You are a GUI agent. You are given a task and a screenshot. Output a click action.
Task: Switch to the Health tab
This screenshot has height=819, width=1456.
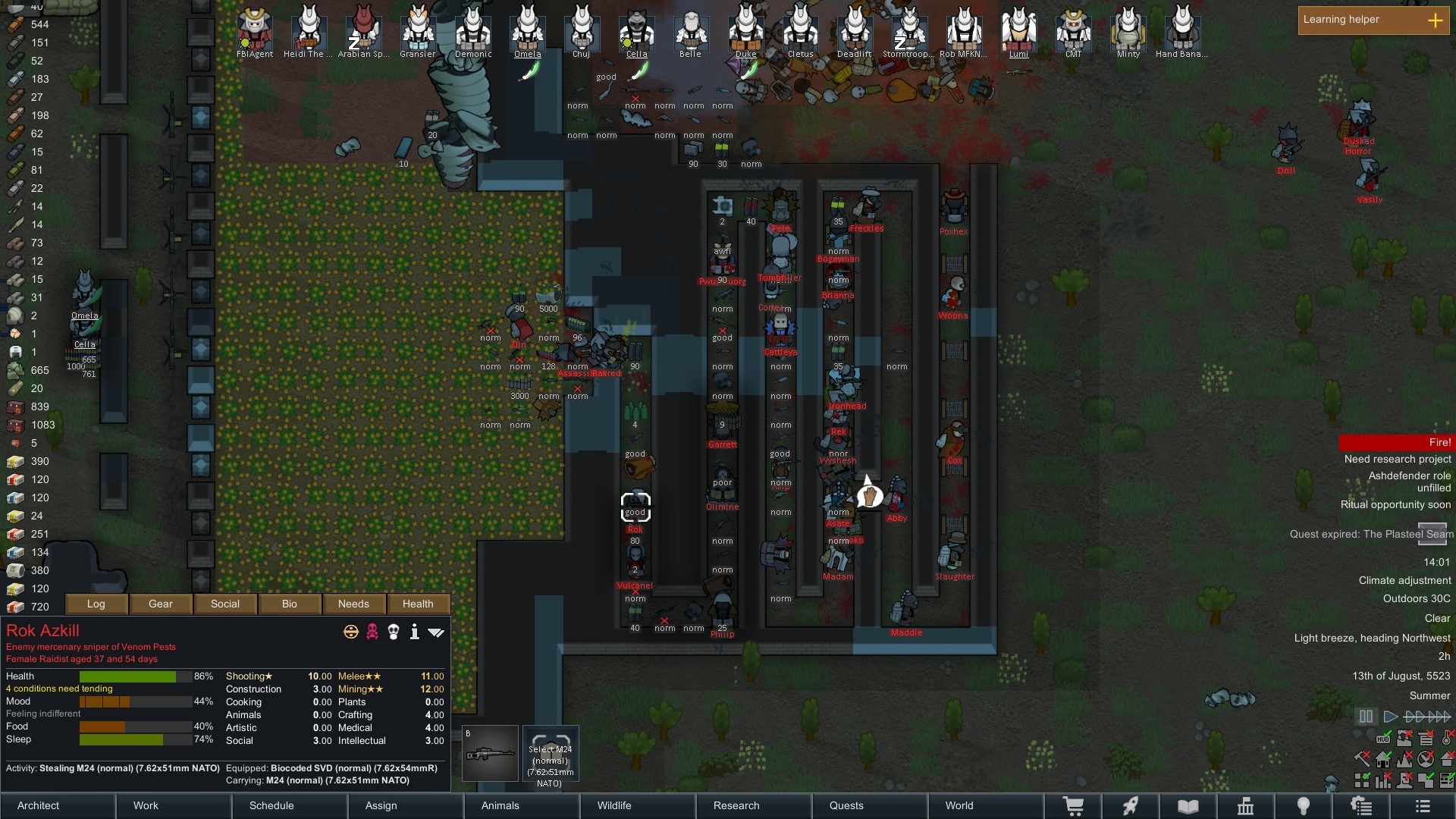click(x=418, y=604)
